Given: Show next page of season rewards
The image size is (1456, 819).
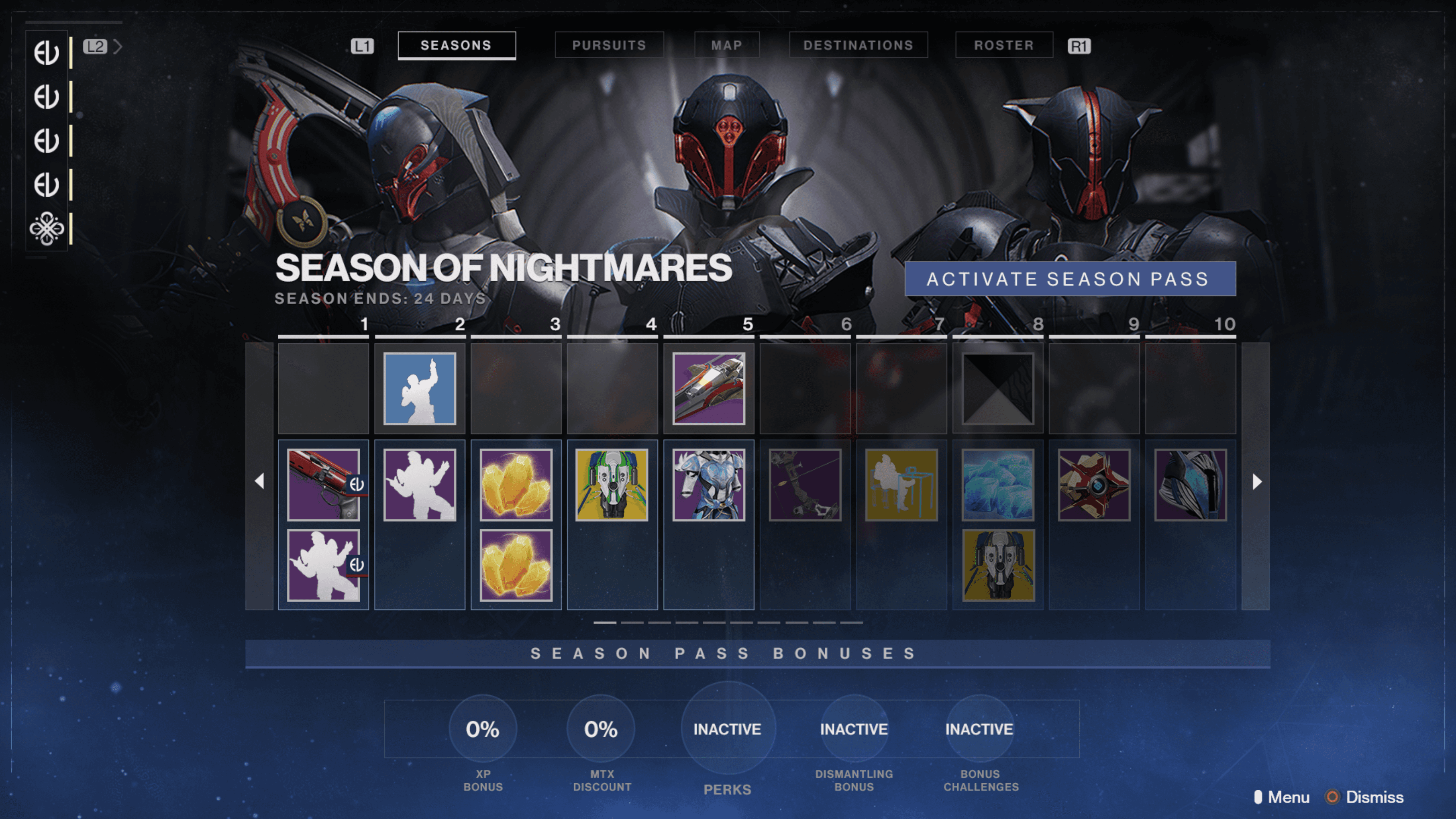Looking at the screenshot, I should coord(1256,482).
